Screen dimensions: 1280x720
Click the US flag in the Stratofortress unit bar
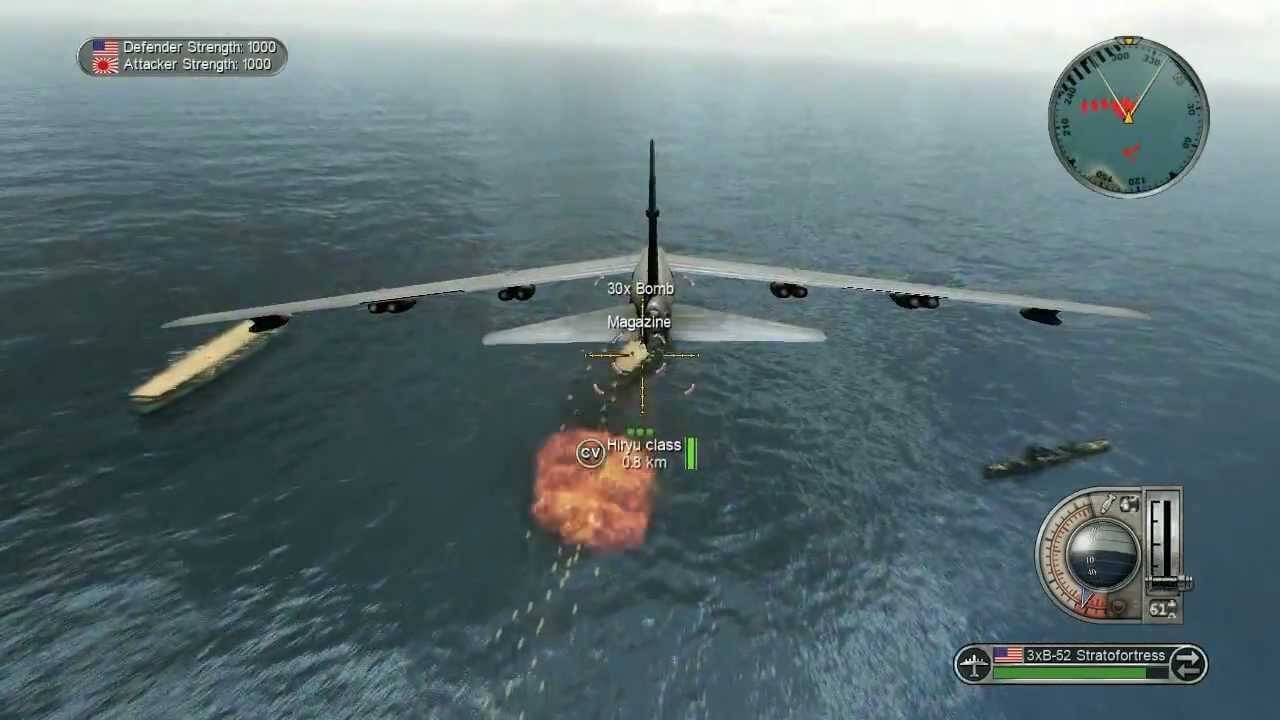(1008, 656)
